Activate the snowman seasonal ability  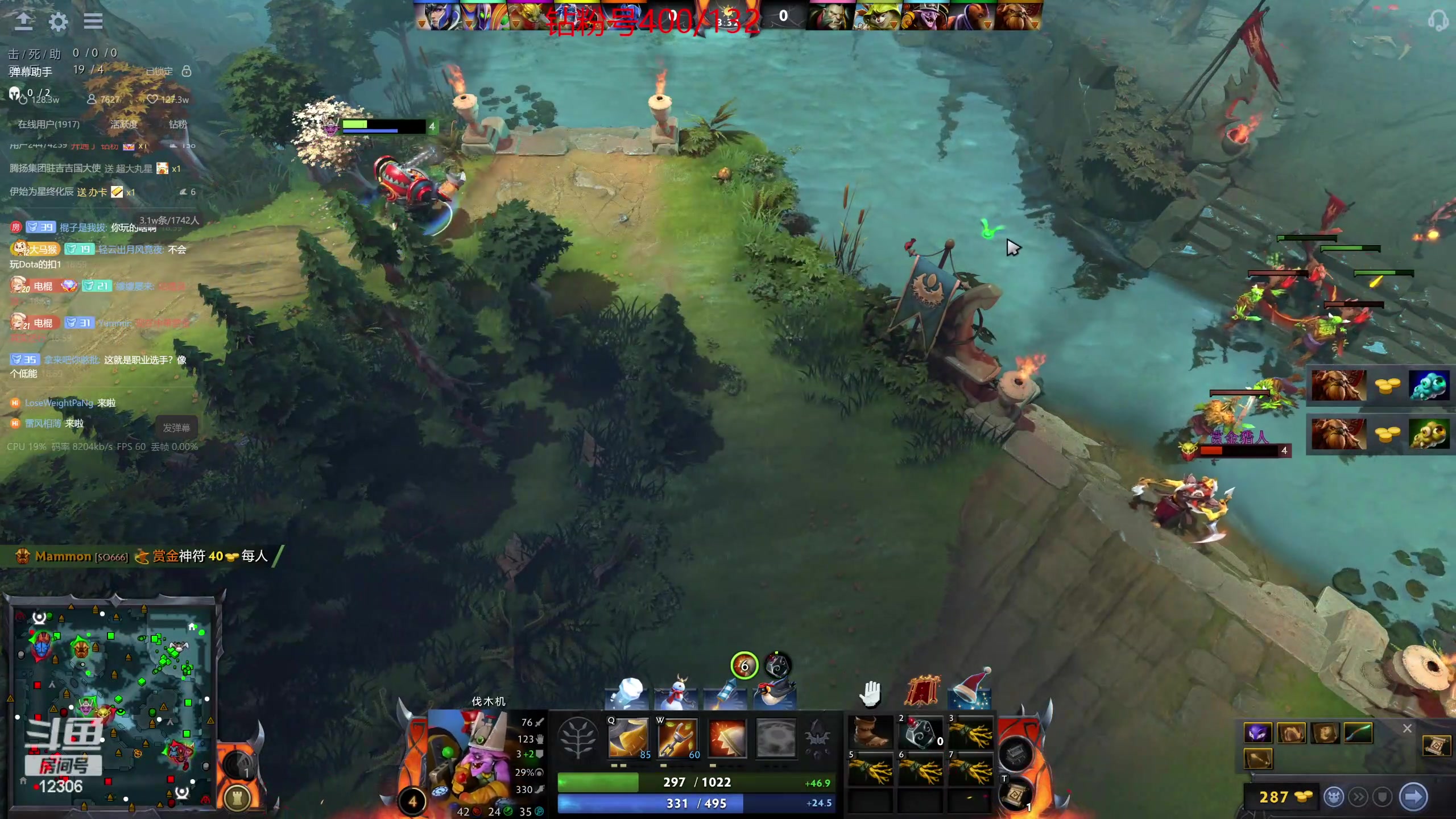pyautogui.click(x=676, y=693)
